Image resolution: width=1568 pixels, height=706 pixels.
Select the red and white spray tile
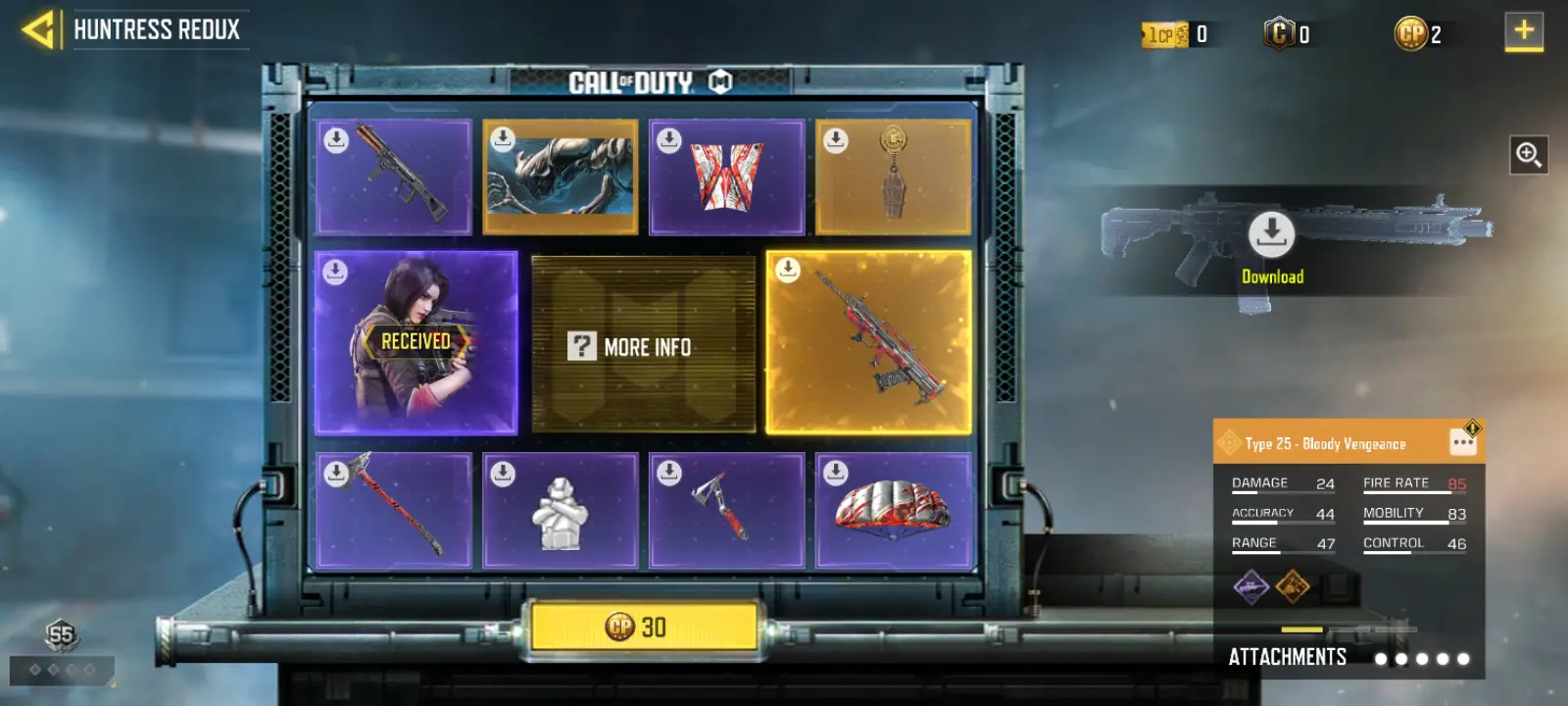click(726, 177)
